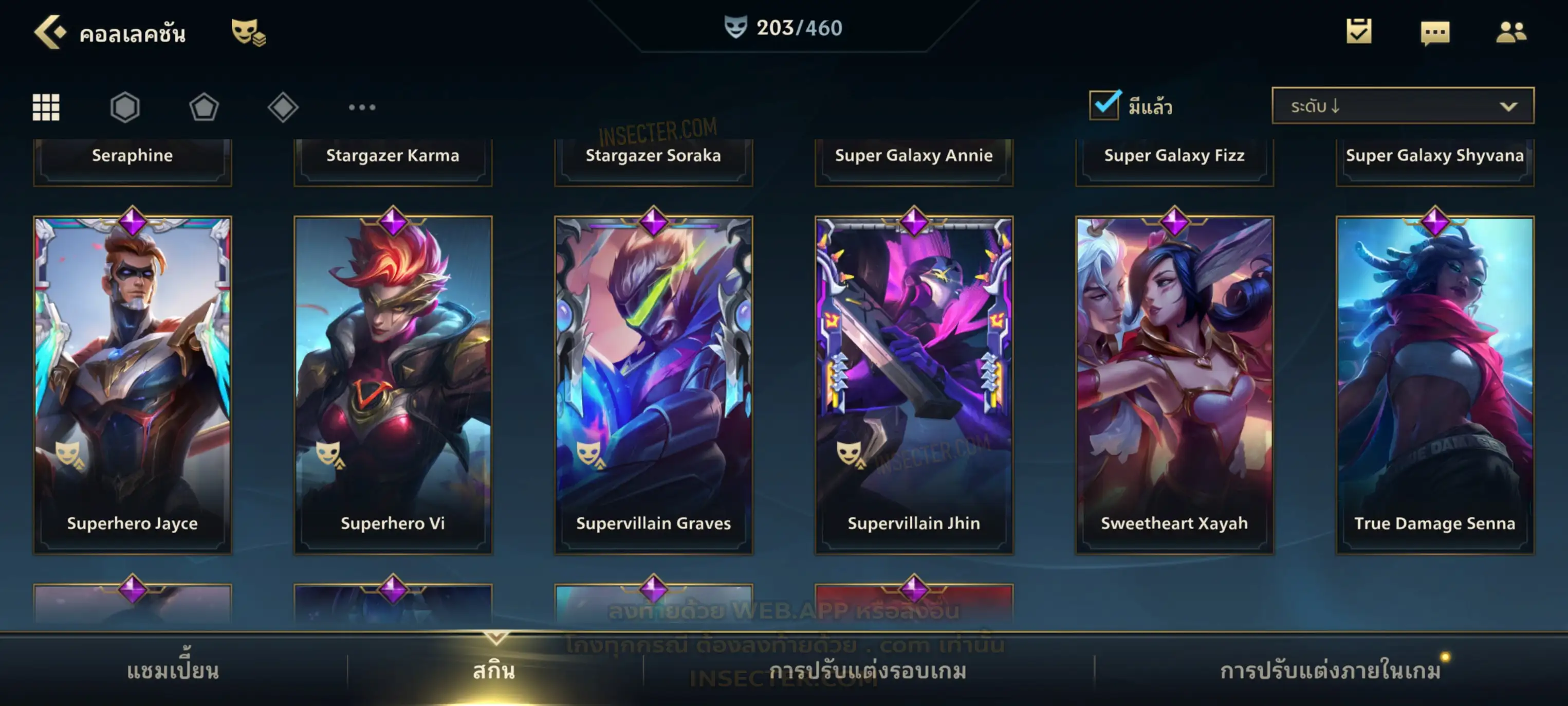Open the missions checklist icon
The width and height of the screenshot is (1568, 706).
point(1359,31)
